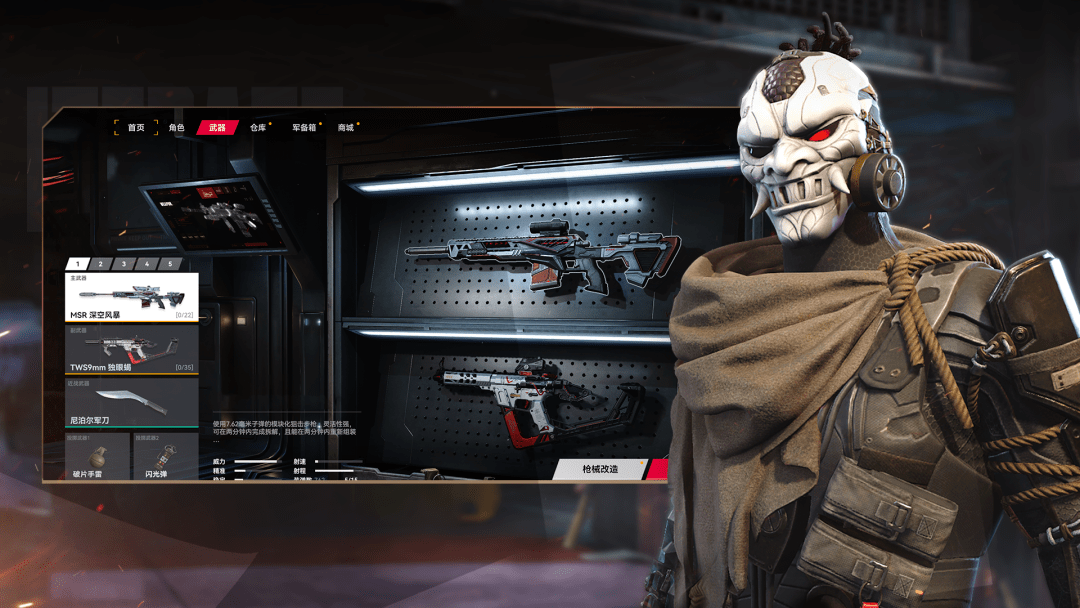This screenshot has height=608, width=1080.
Task: Select the 闪光弹 flashbang slot
Action: (165, 456)
